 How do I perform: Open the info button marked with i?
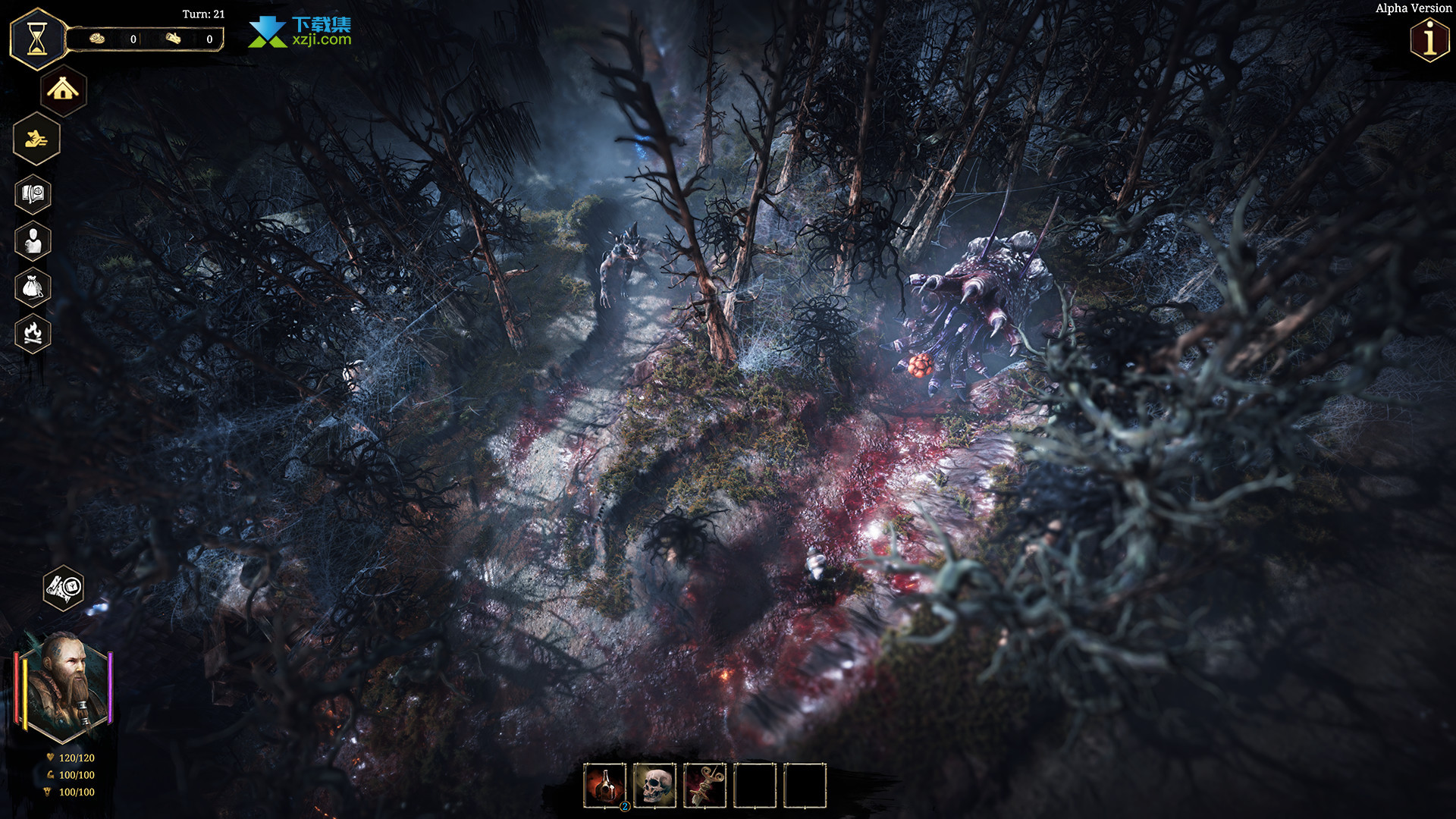(x=1429, y=39)
